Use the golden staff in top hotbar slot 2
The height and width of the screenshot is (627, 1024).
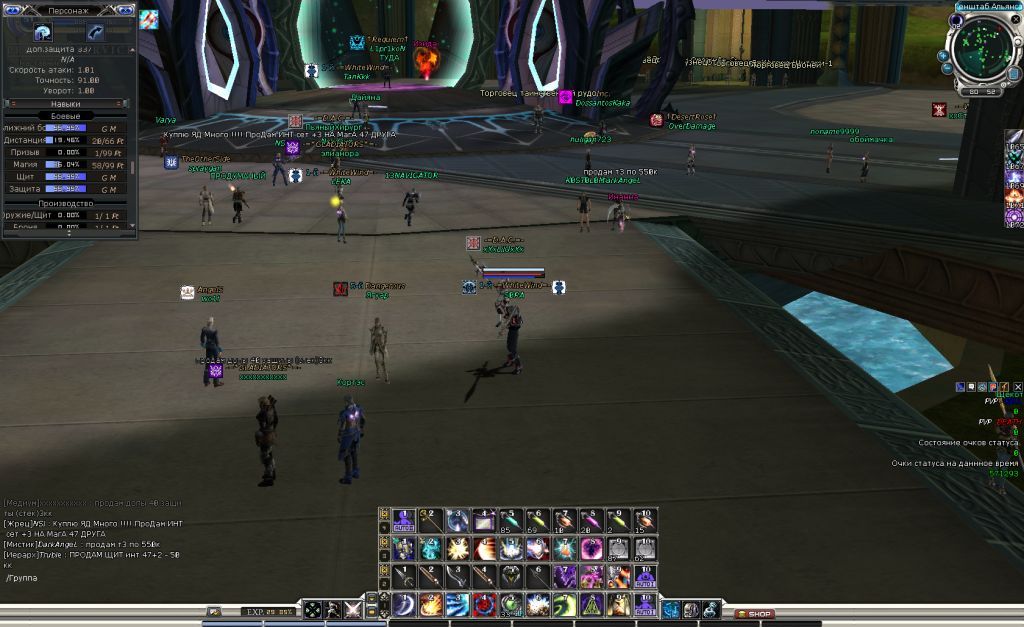431,520
